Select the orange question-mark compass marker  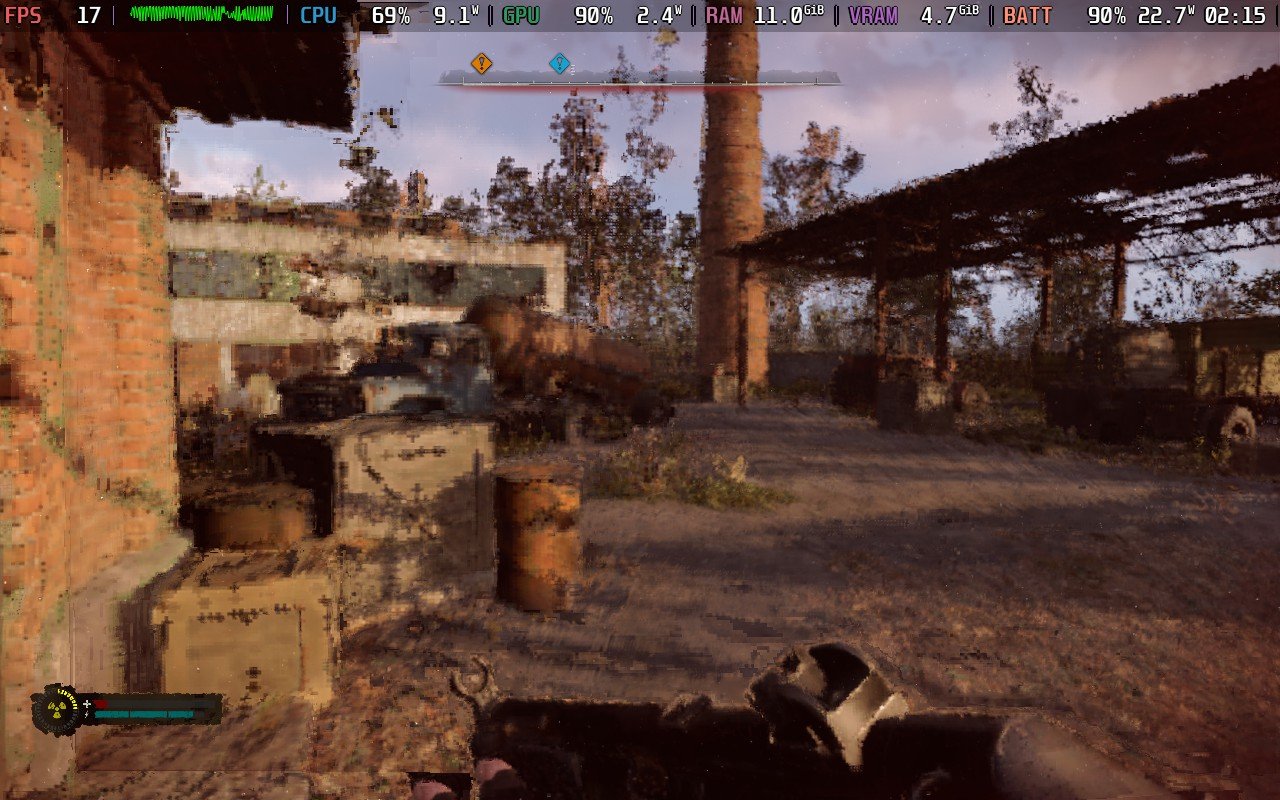point(481,64)
